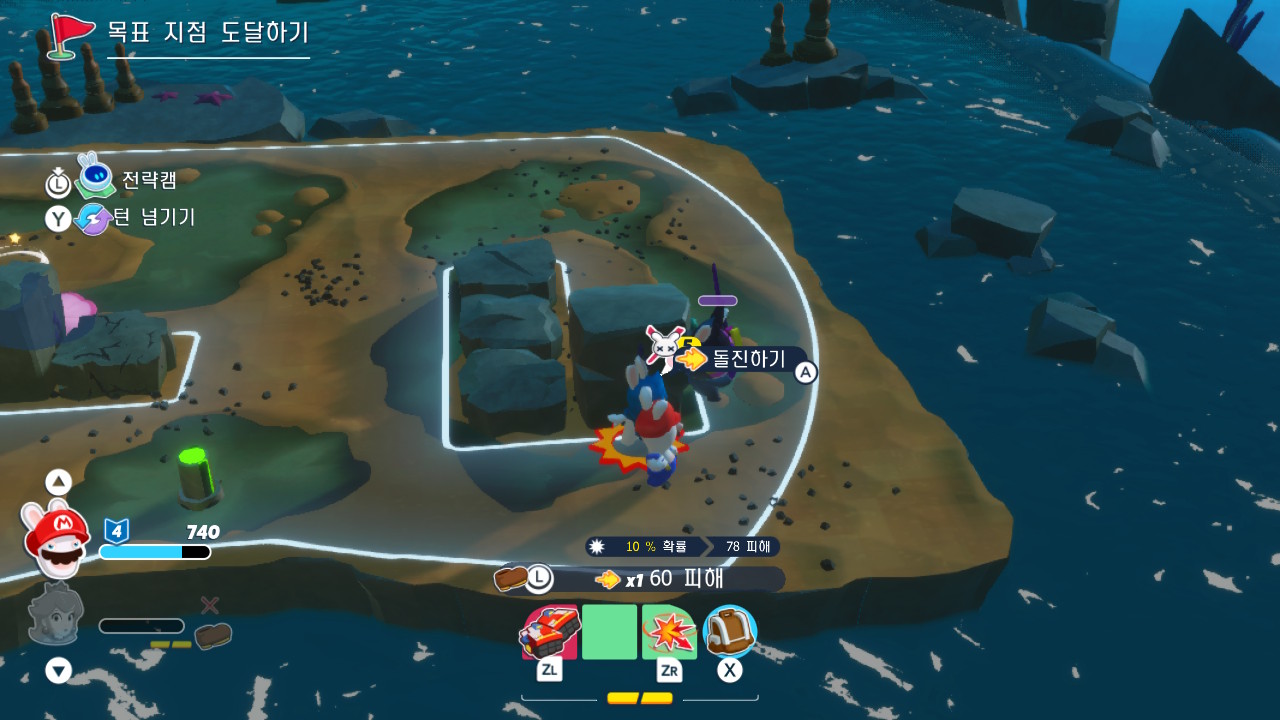Viewport: 1280px width, 720px height.
Task: Click 턴 넘기기 to end the turn
Action: tap(154, 217)
